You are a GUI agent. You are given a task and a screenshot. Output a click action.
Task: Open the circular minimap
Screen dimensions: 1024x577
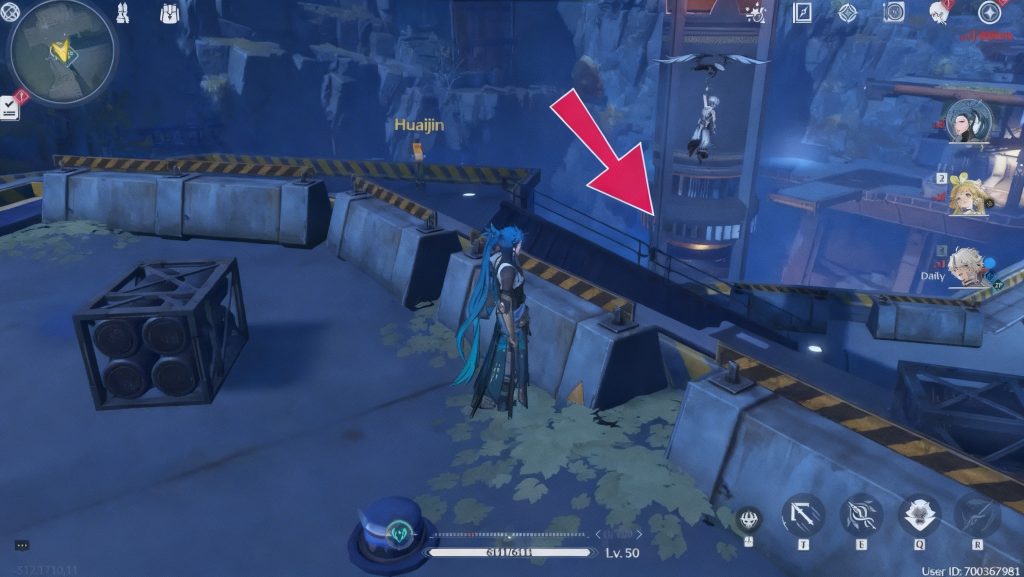(61, 50)
